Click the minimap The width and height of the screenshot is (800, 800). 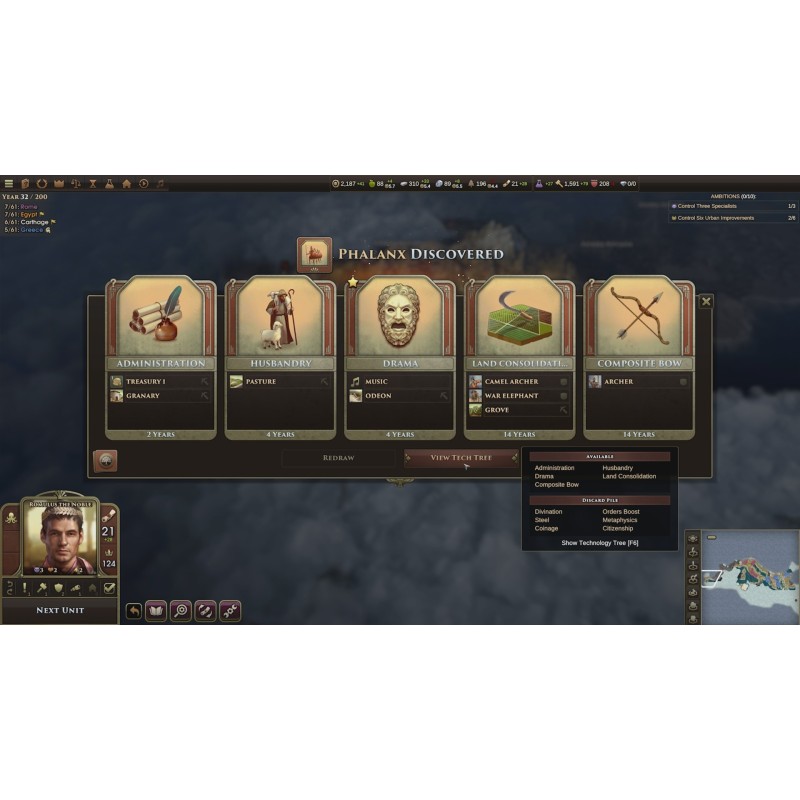click(x=750, y=575)
